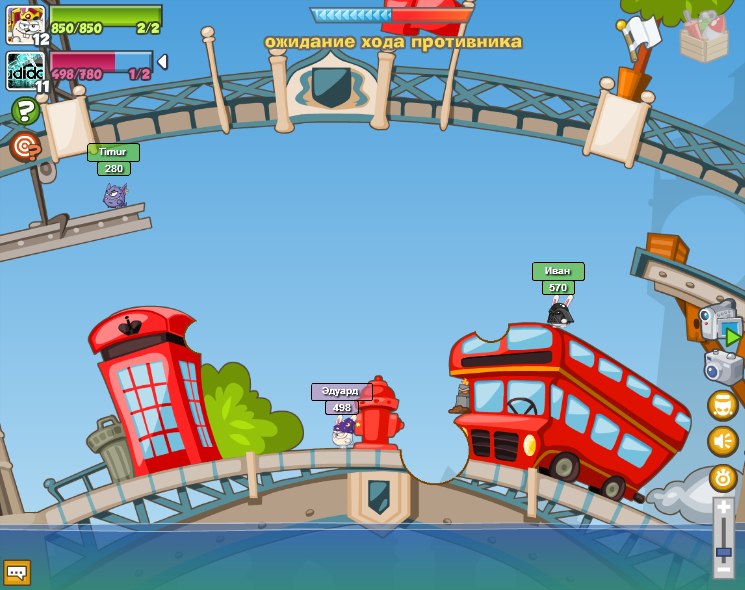Click the white surrender flag
This screenshot has width=745, height=590.
(x=640, y=34)
